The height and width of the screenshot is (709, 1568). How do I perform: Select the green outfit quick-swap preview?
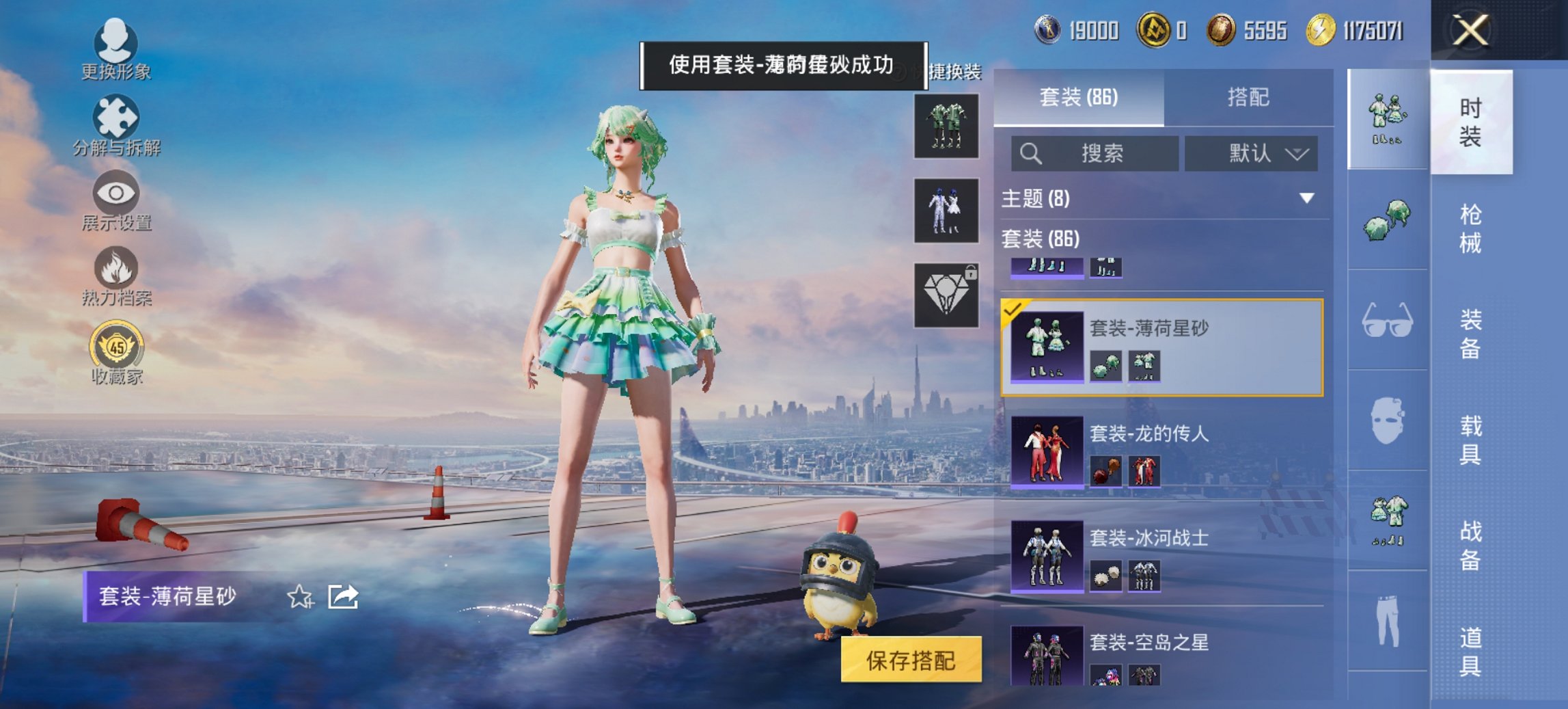click(x=948, y=126)
